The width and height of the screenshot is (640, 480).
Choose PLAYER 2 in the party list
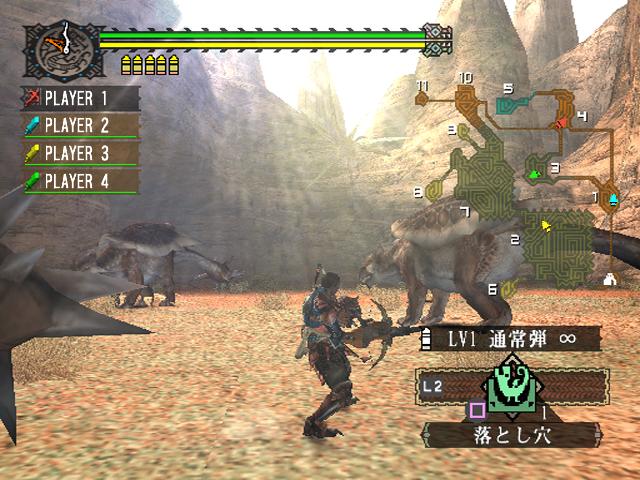pyautogui.click(x=82, y=126)
